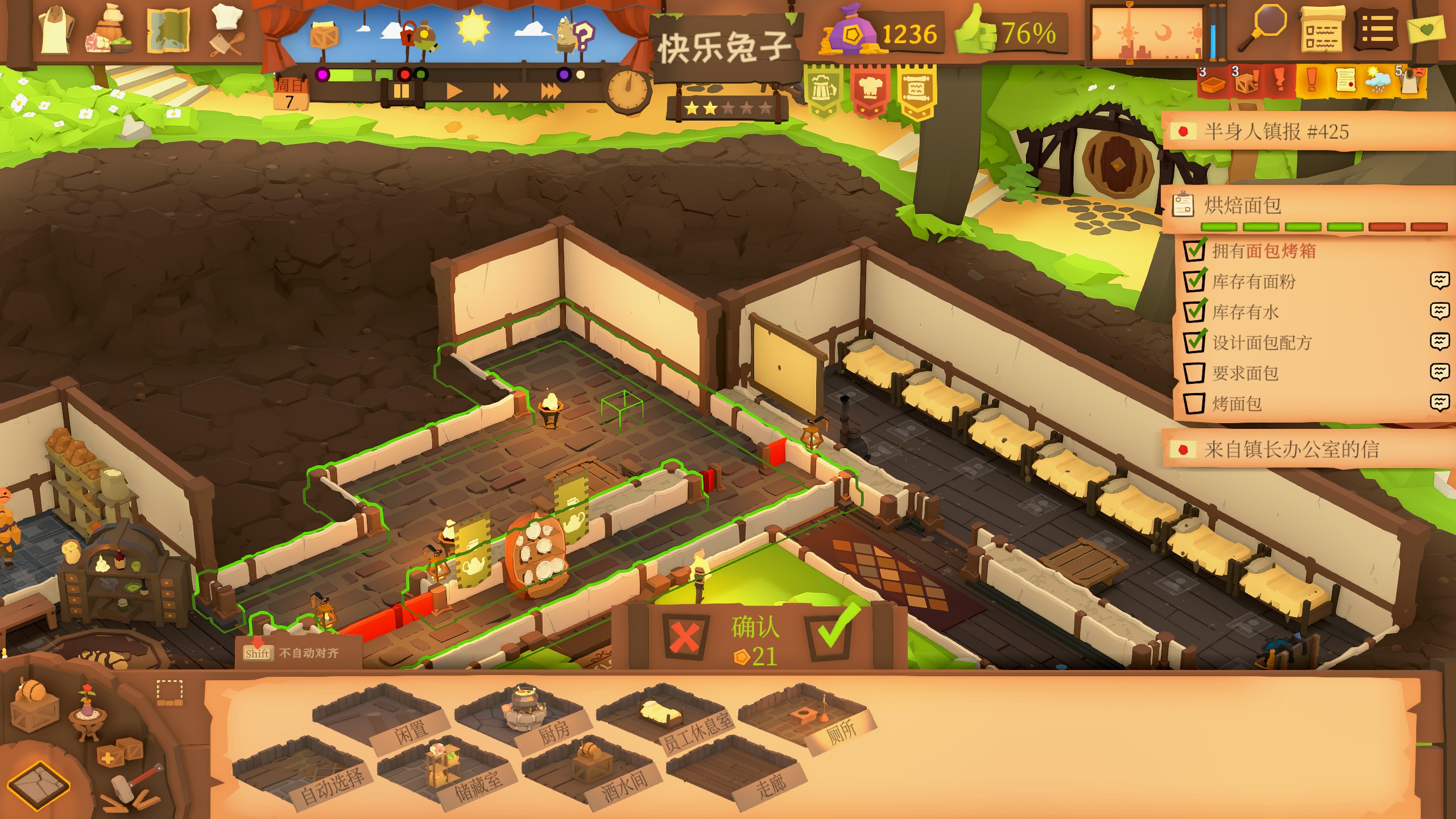
Task: Set triple fast-forward game speed
Action: 551,91
